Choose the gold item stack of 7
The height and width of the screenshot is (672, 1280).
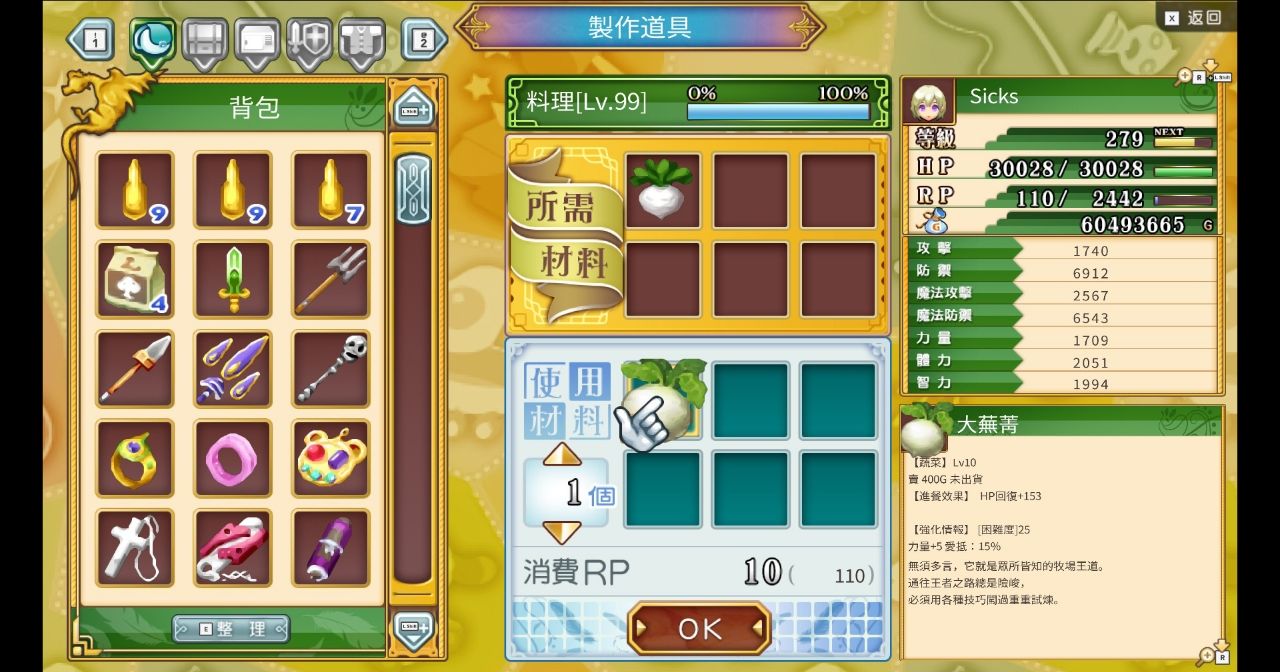pyautogui.click(x=330, y=190)
